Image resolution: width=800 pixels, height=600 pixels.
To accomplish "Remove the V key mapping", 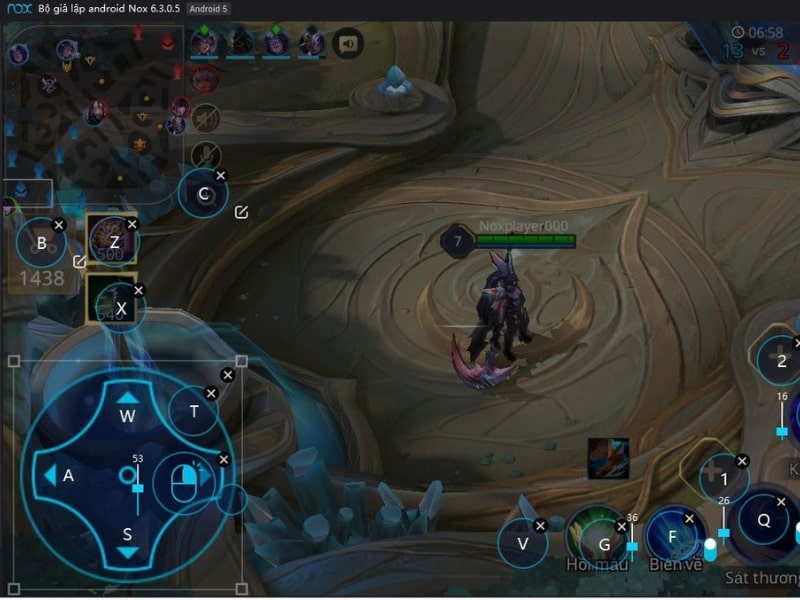I will (x=540, y=525).
